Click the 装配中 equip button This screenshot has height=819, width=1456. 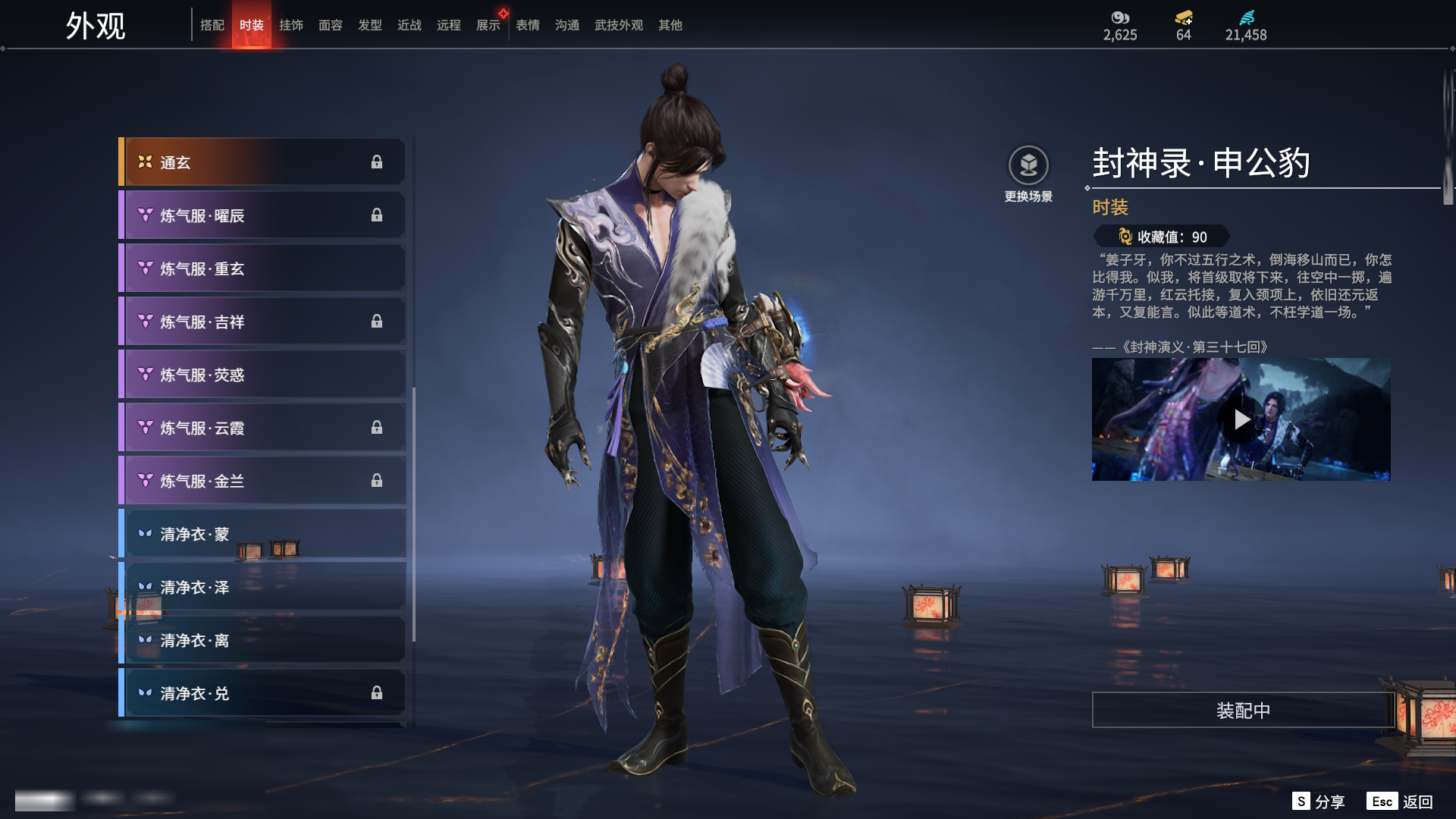click(x=1243, y=710)
